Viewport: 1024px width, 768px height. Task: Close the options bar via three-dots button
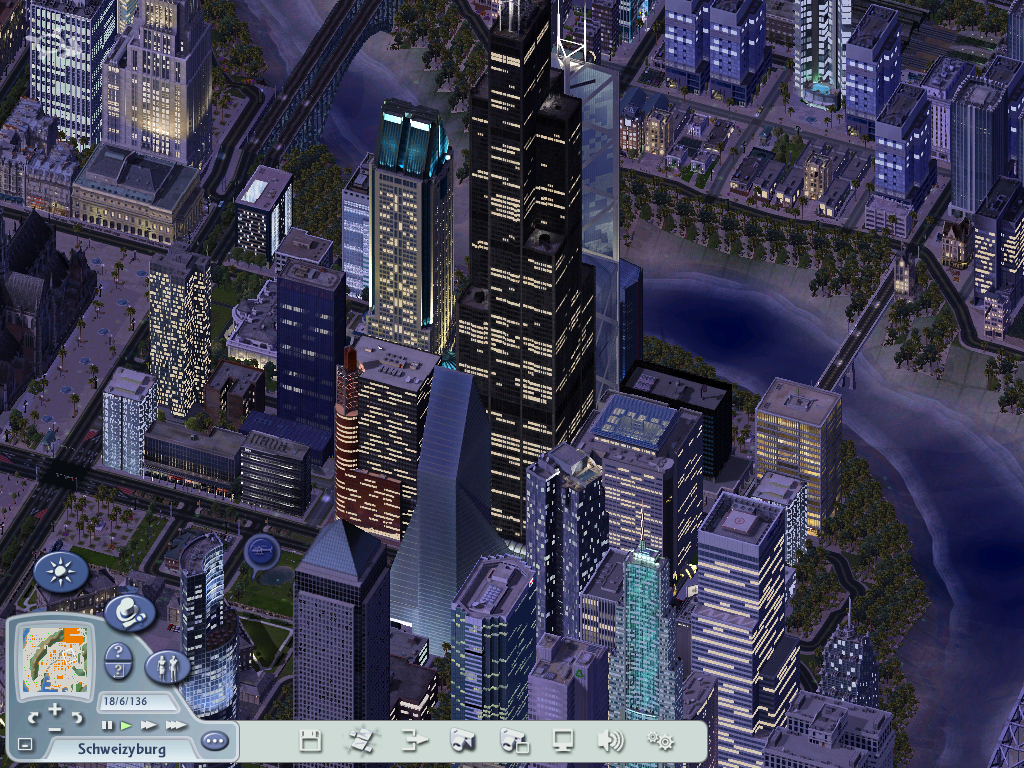(214, 741)
